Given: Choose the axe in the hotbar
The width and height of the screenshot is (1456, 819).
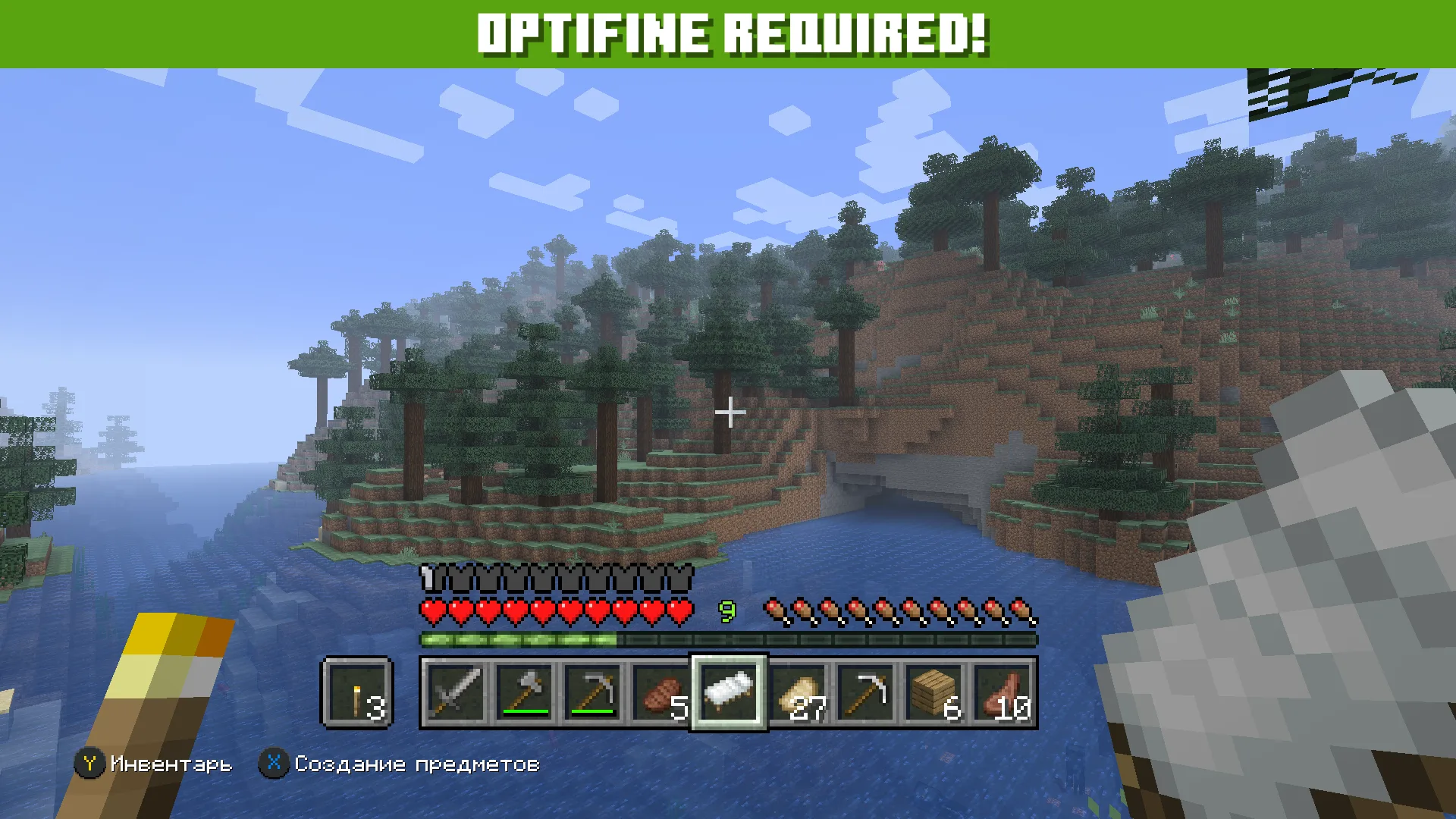Looking at the screenshot, I should pyautogui.click(x=523, y=693).
